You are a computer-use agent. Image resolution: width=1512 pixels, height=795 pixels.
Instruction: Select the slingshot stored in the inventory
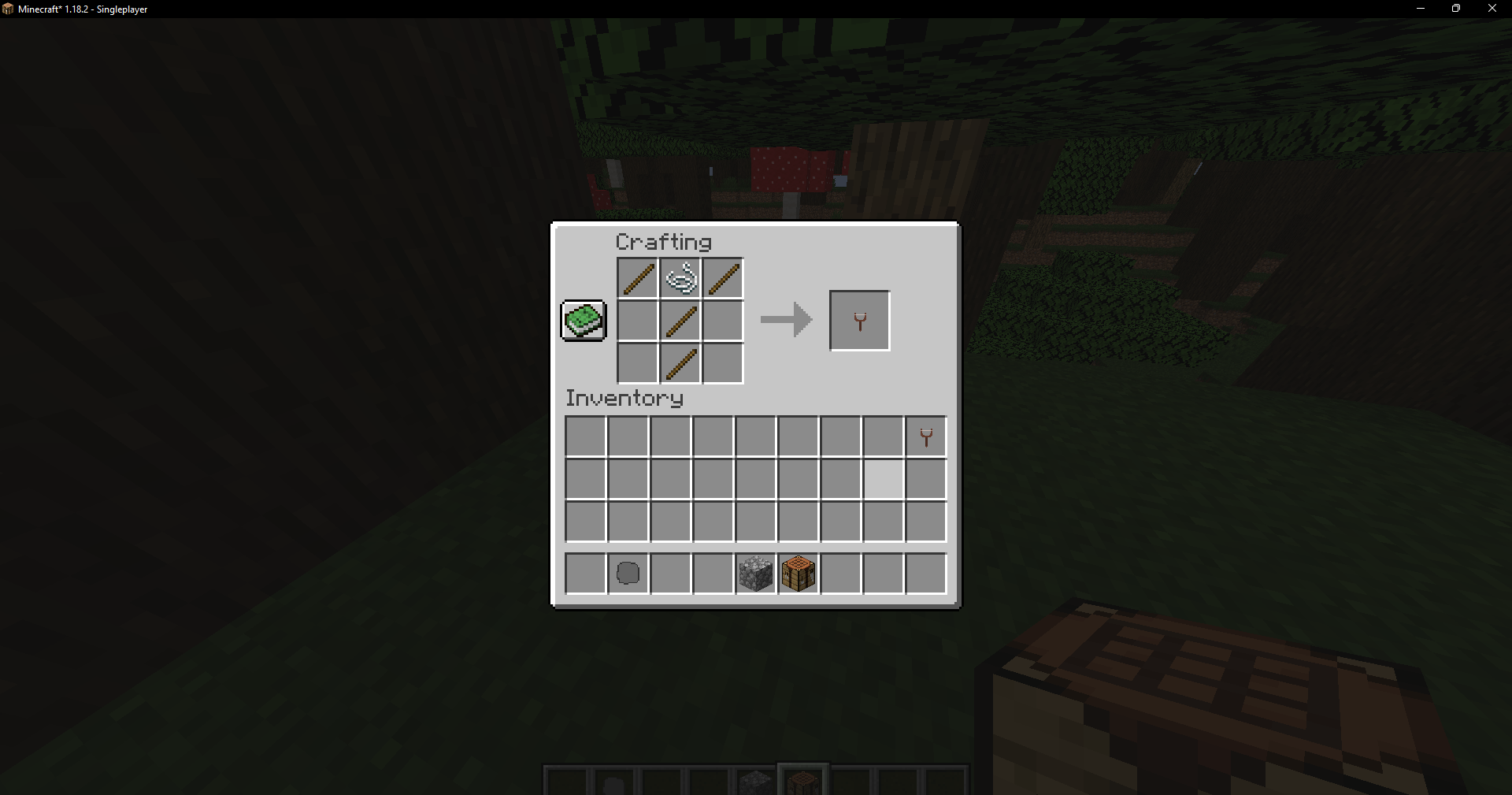point(925,436)
